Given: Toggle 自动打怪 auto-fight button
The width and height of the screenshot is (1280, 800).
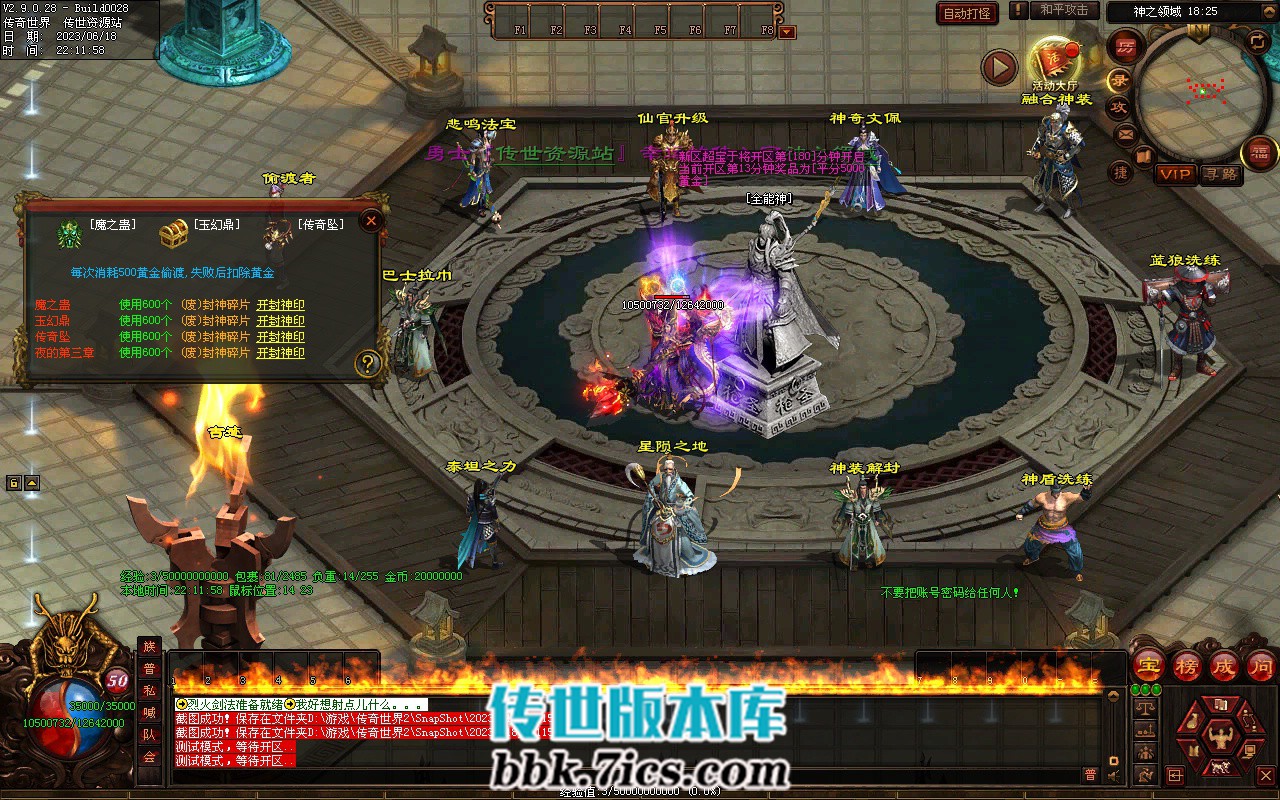Looking at the screenshot, I should tap(967, 13).
